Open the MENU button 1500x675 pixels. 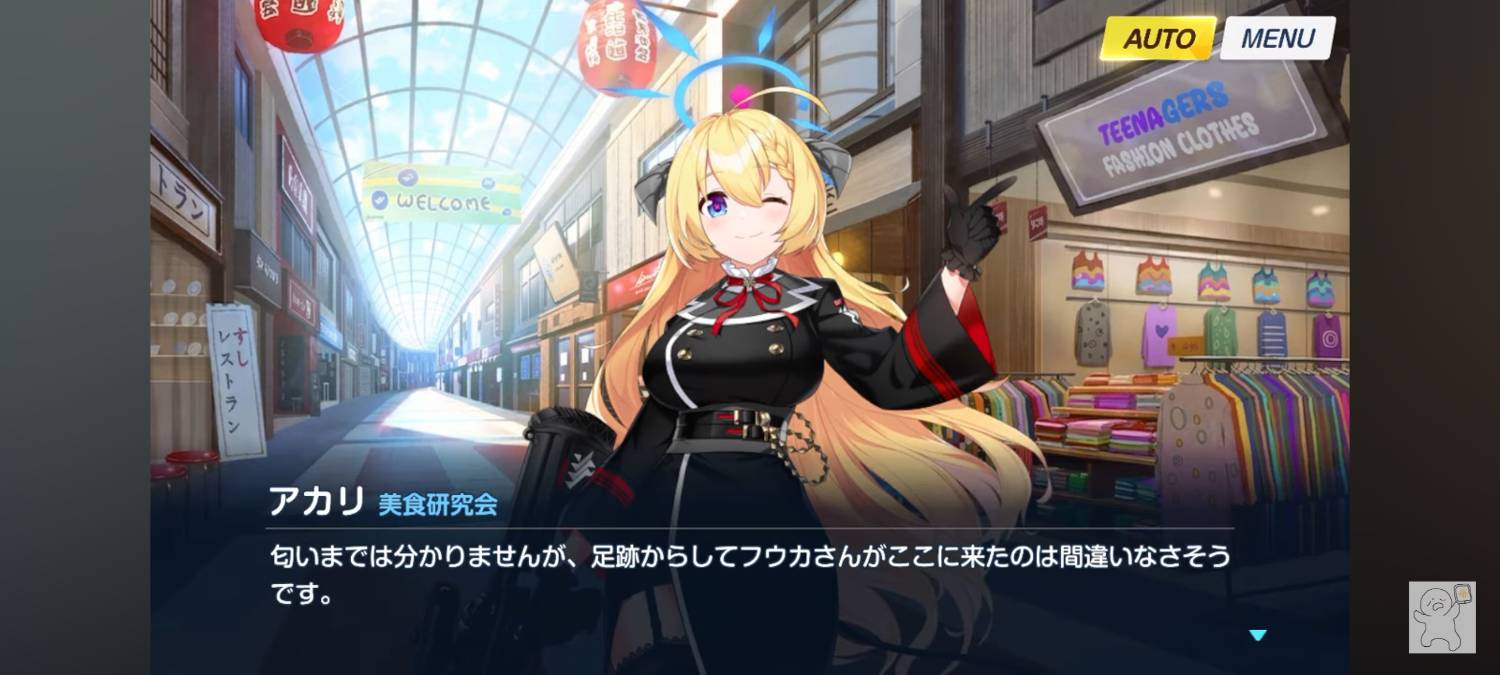coord(1277,39)
